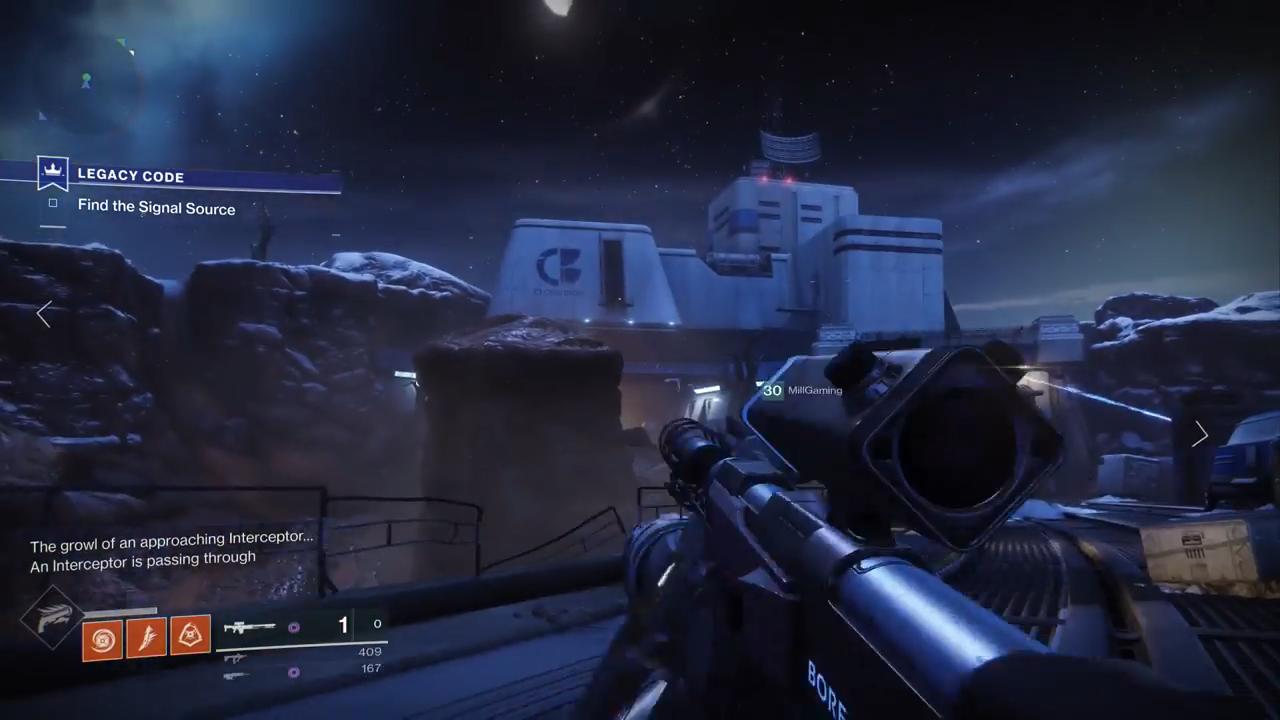Switch to the weapon with 167 ammo
The image size is (1280, 720).
tap(236, 674)
